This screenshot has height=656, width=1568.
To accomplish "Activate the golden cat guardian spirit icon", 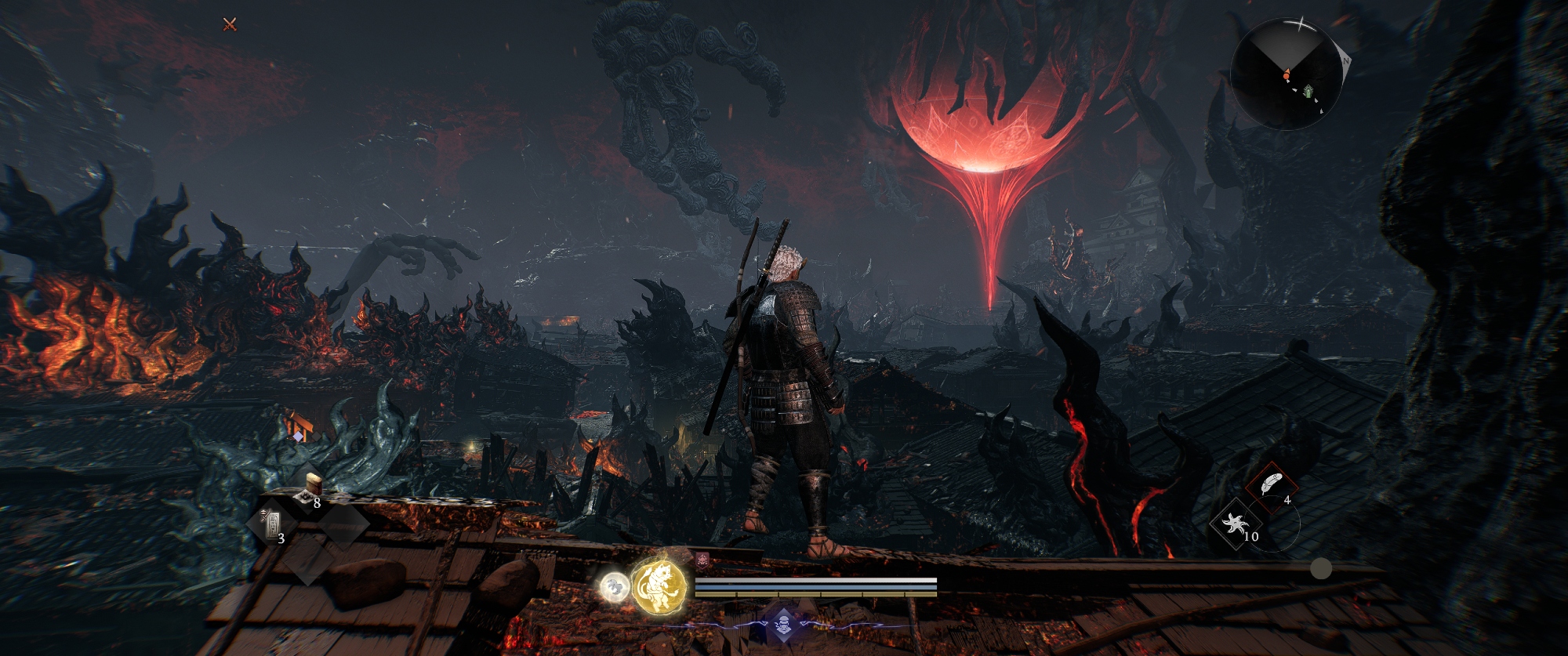I will pos(659,586).
